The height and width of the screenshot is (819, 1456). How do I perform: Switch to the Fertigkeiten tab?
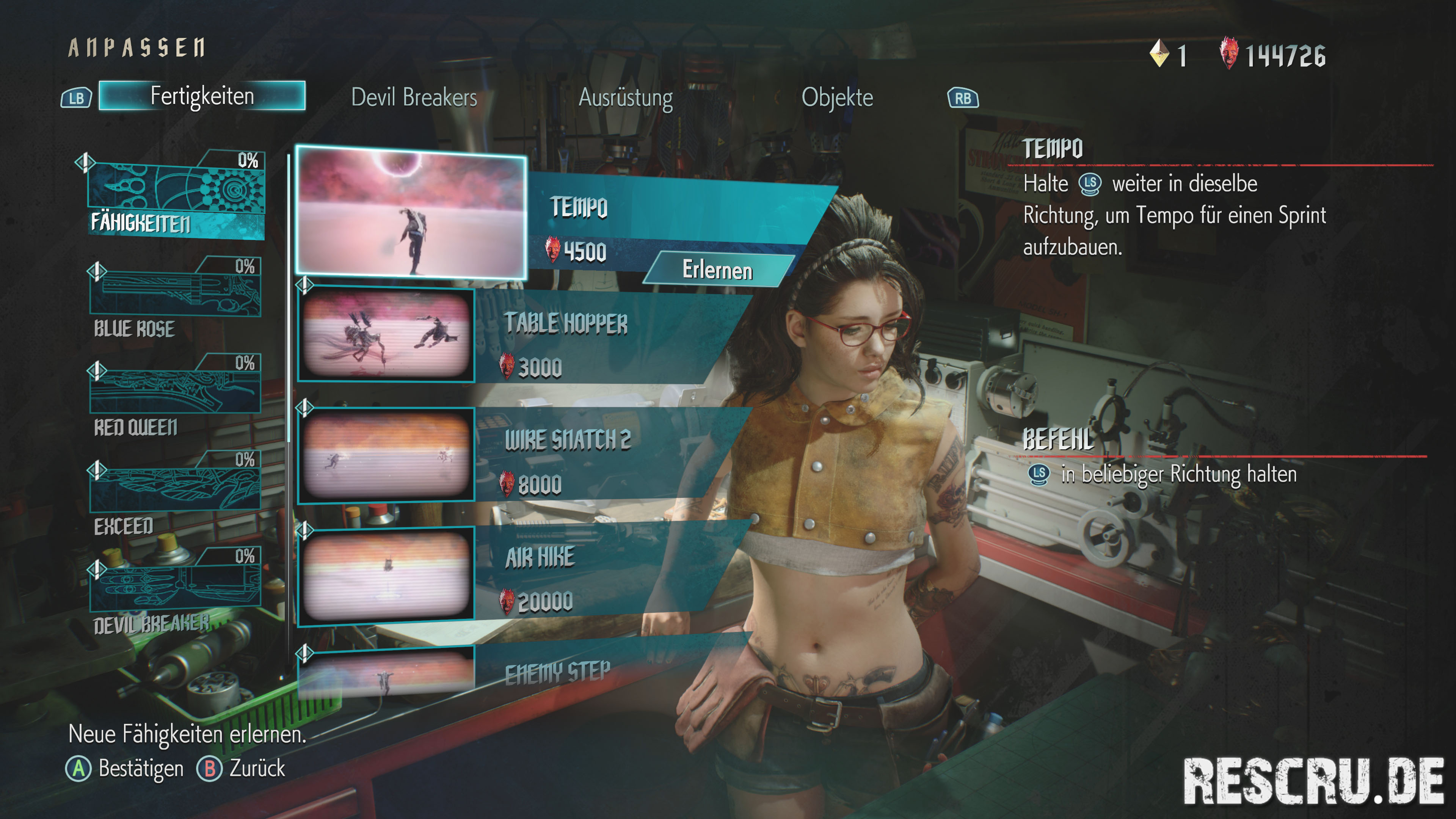click(202, 96)
